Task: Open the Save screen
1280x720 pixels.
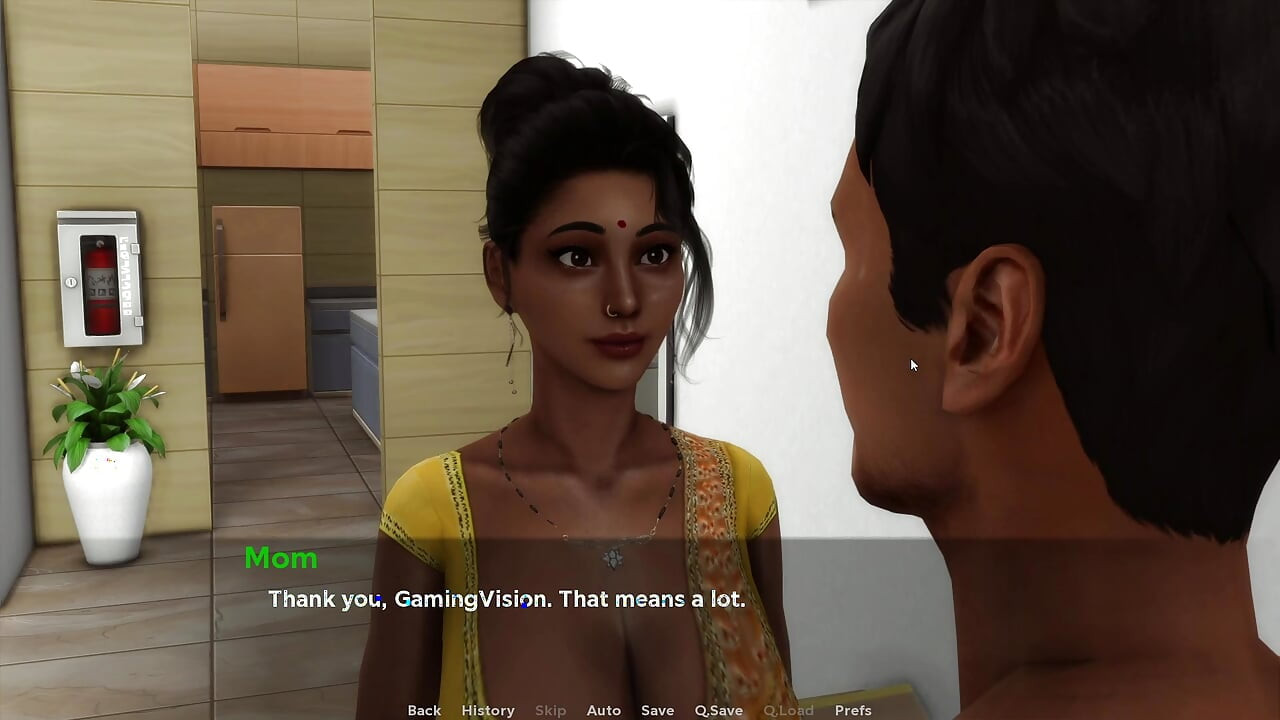Action: (657, 710)
